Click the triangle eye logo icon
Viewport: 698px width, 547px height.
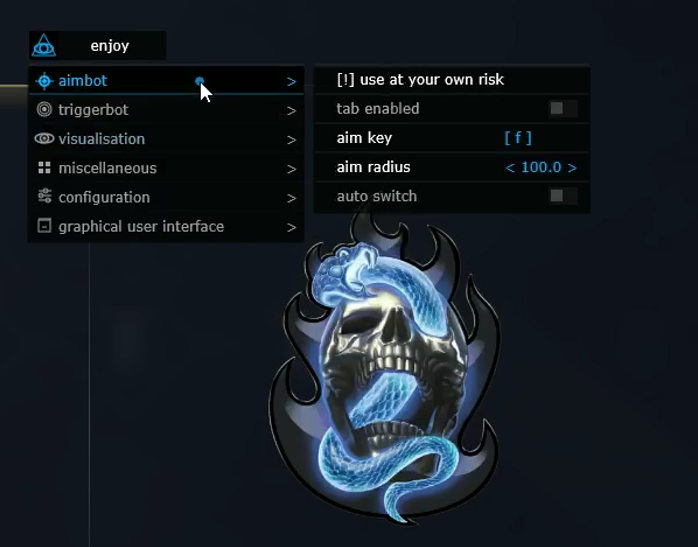[44, 46]
